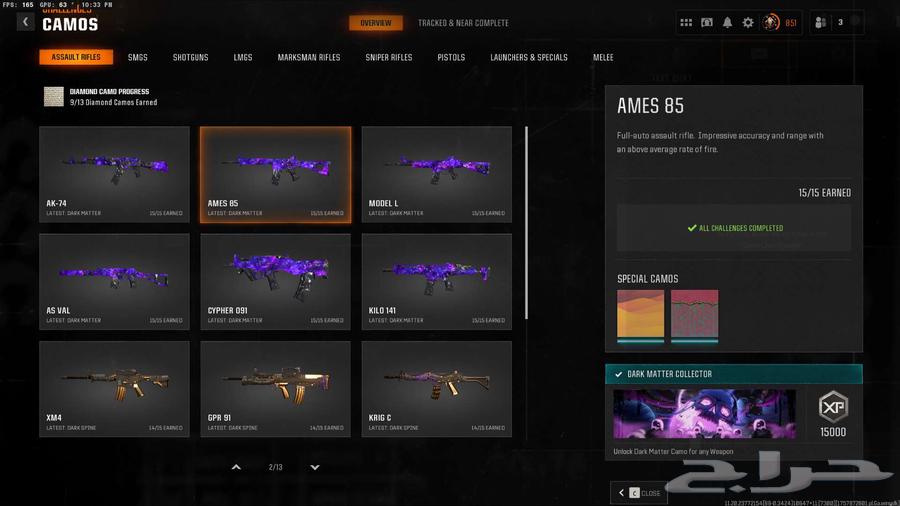Image resolution: width=900 pixels, height=506 pixels.
Task: Open the Sniper Rifles tab
Action: [389, 58]
